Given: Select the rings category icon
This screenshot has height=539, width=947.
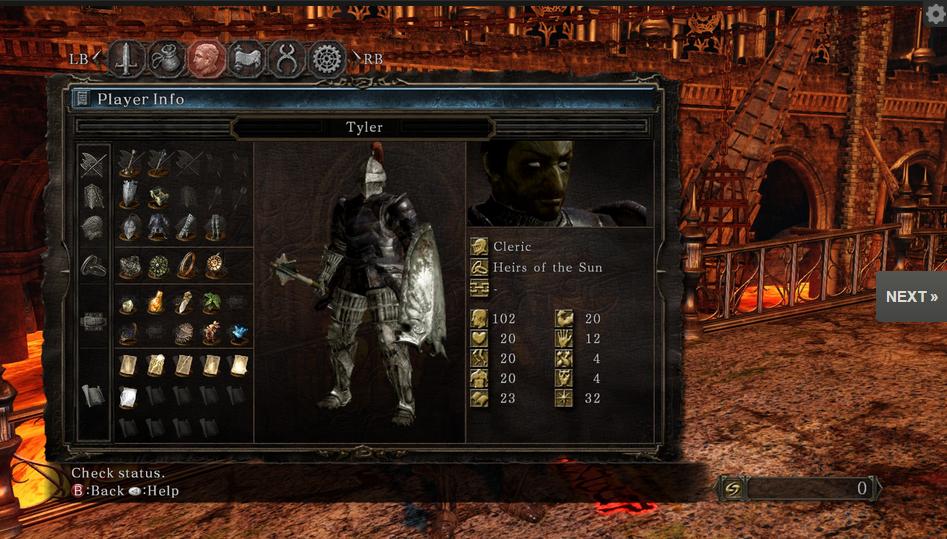Looking at the screenshot, I should pyautogui.click(x=93, y=266).
